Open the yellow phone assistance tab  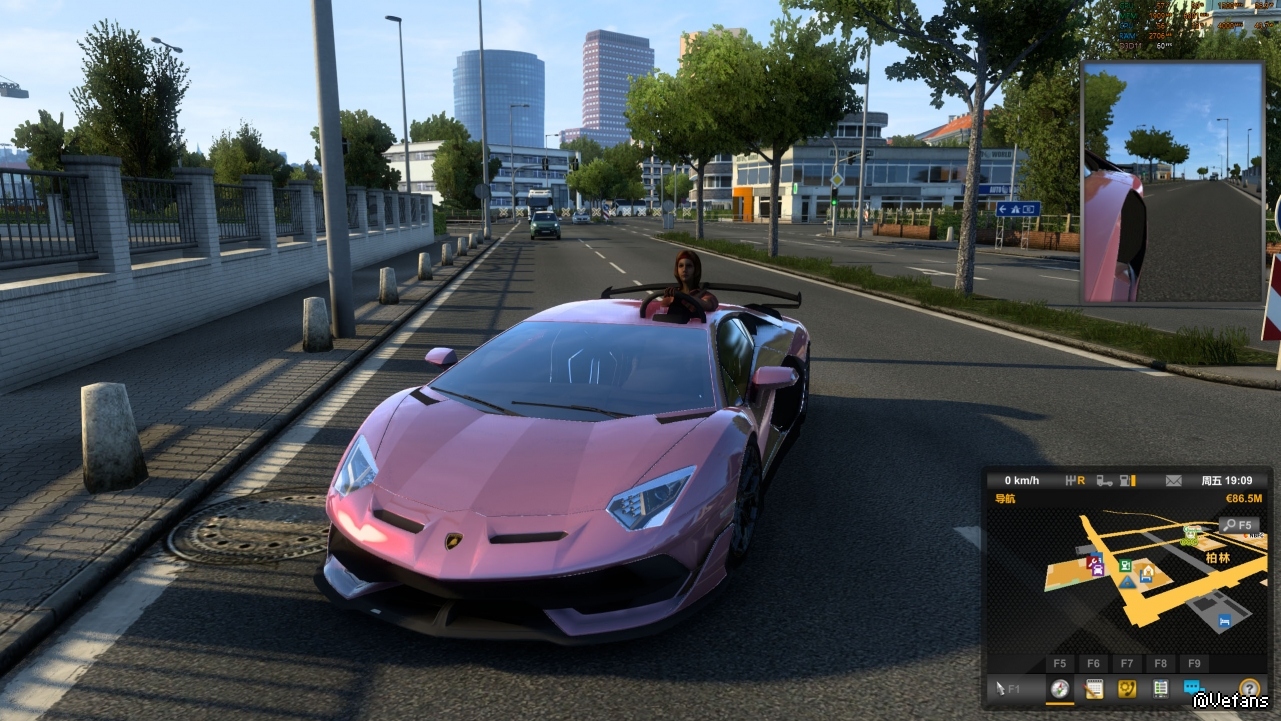click(1127, 688)
